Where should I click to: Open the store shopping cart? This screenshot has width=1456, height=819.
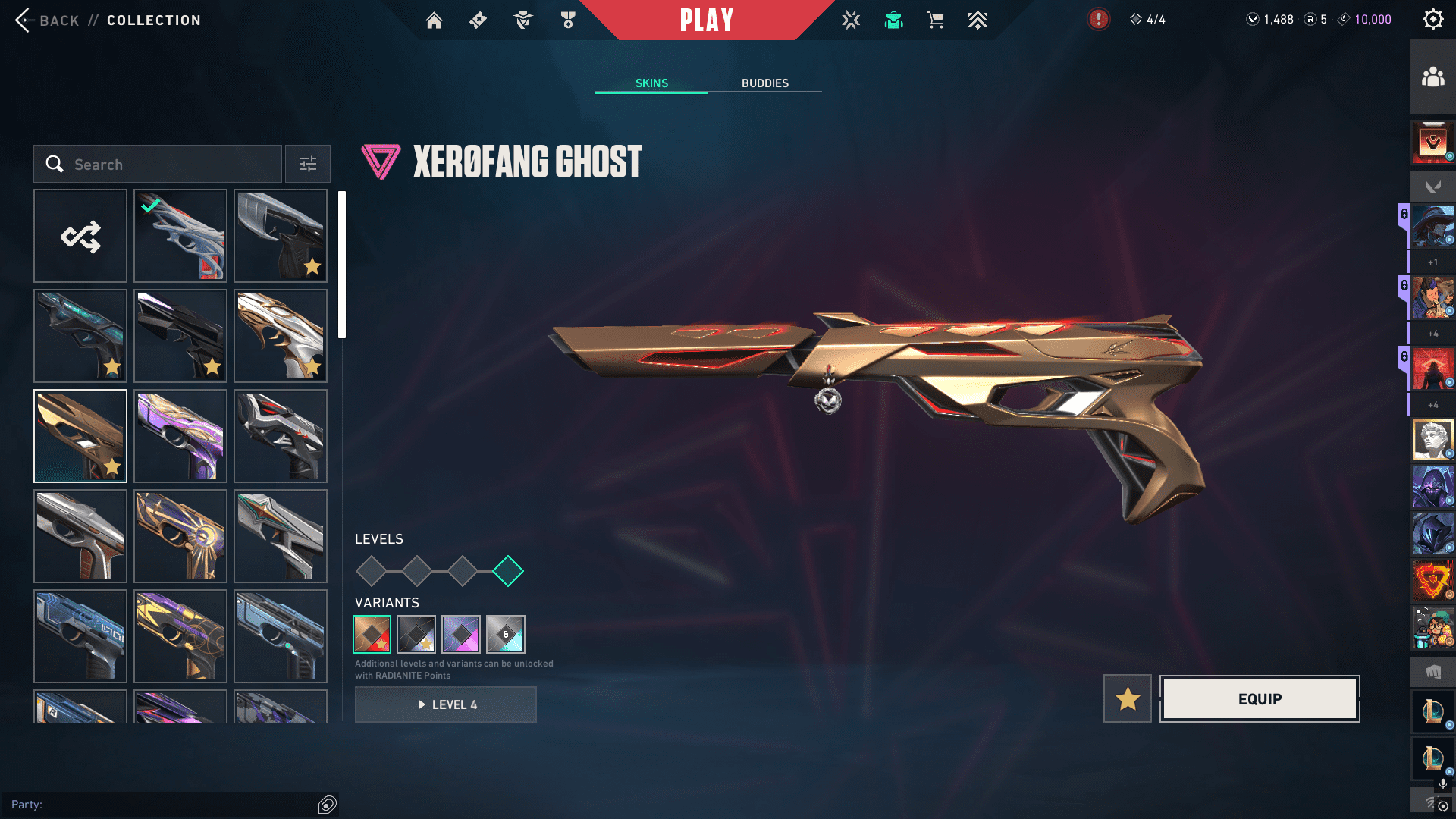pos(935,20)
